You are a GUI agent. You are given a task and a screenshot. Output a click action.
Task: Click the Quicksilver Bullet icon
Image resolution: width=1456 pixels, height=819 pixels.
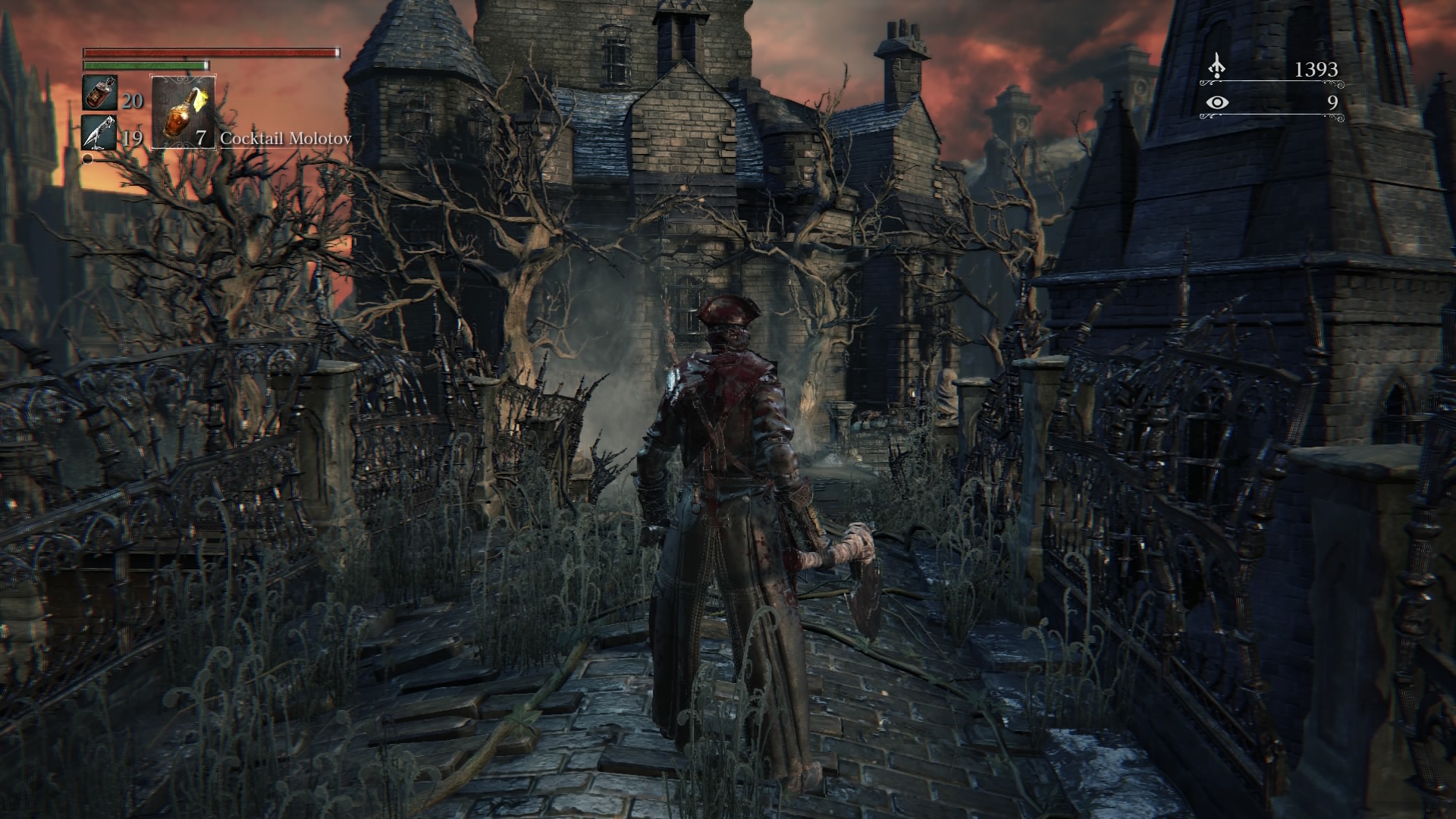99,133
